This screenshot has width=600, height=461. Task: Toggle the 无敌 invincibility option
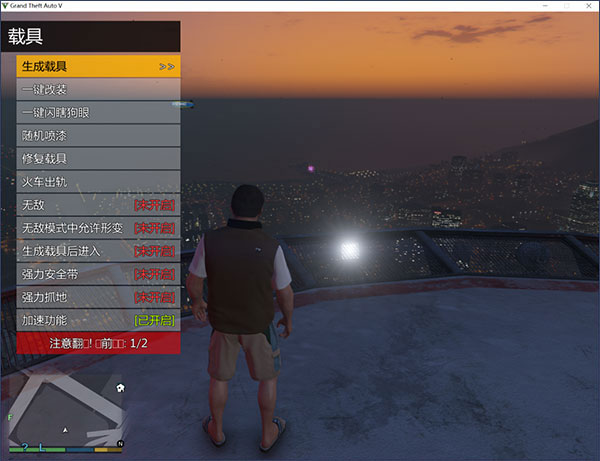98,205
